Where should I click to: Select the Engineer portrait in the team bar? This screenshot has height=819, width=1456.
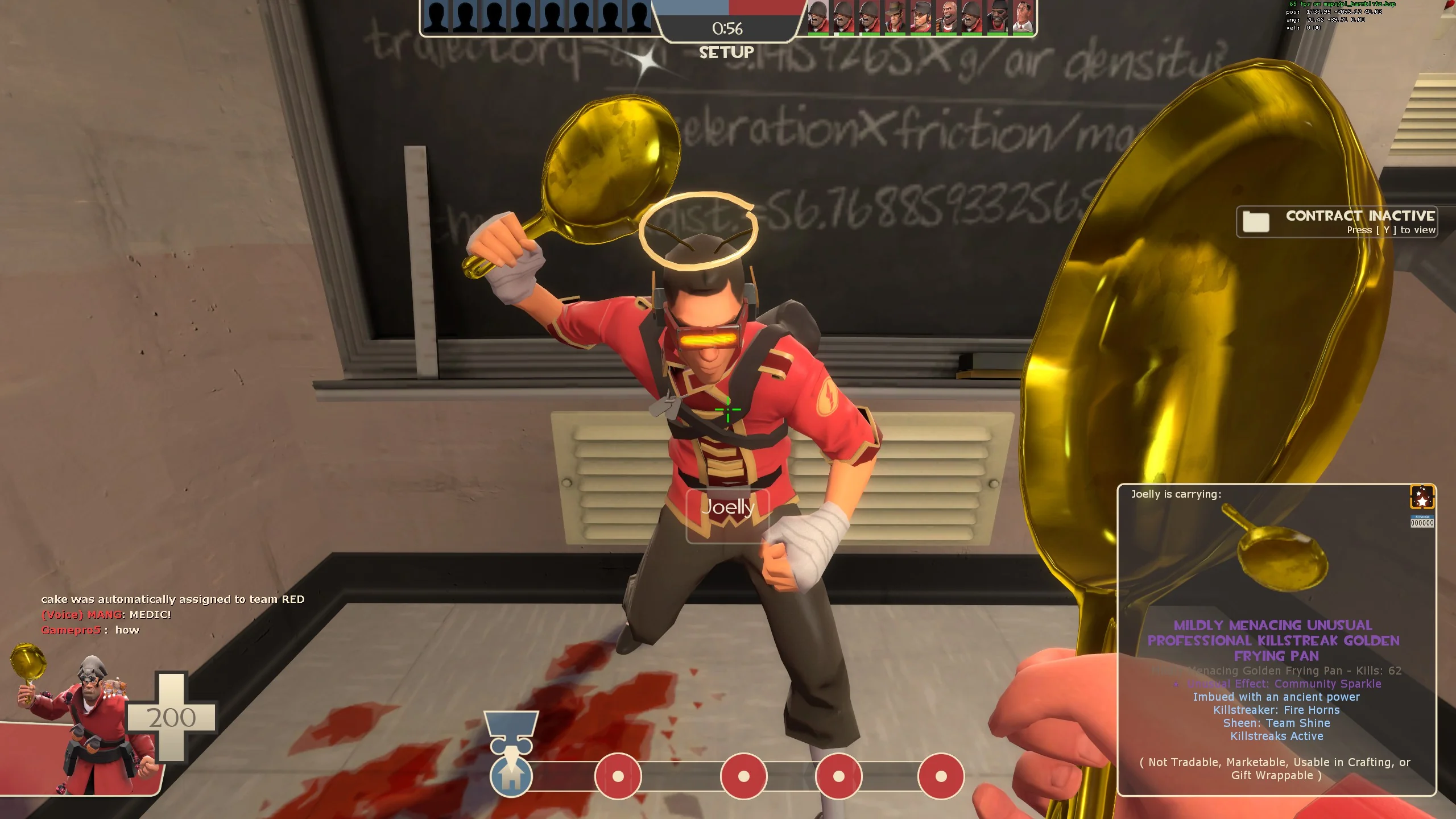(x=920, y=17)
